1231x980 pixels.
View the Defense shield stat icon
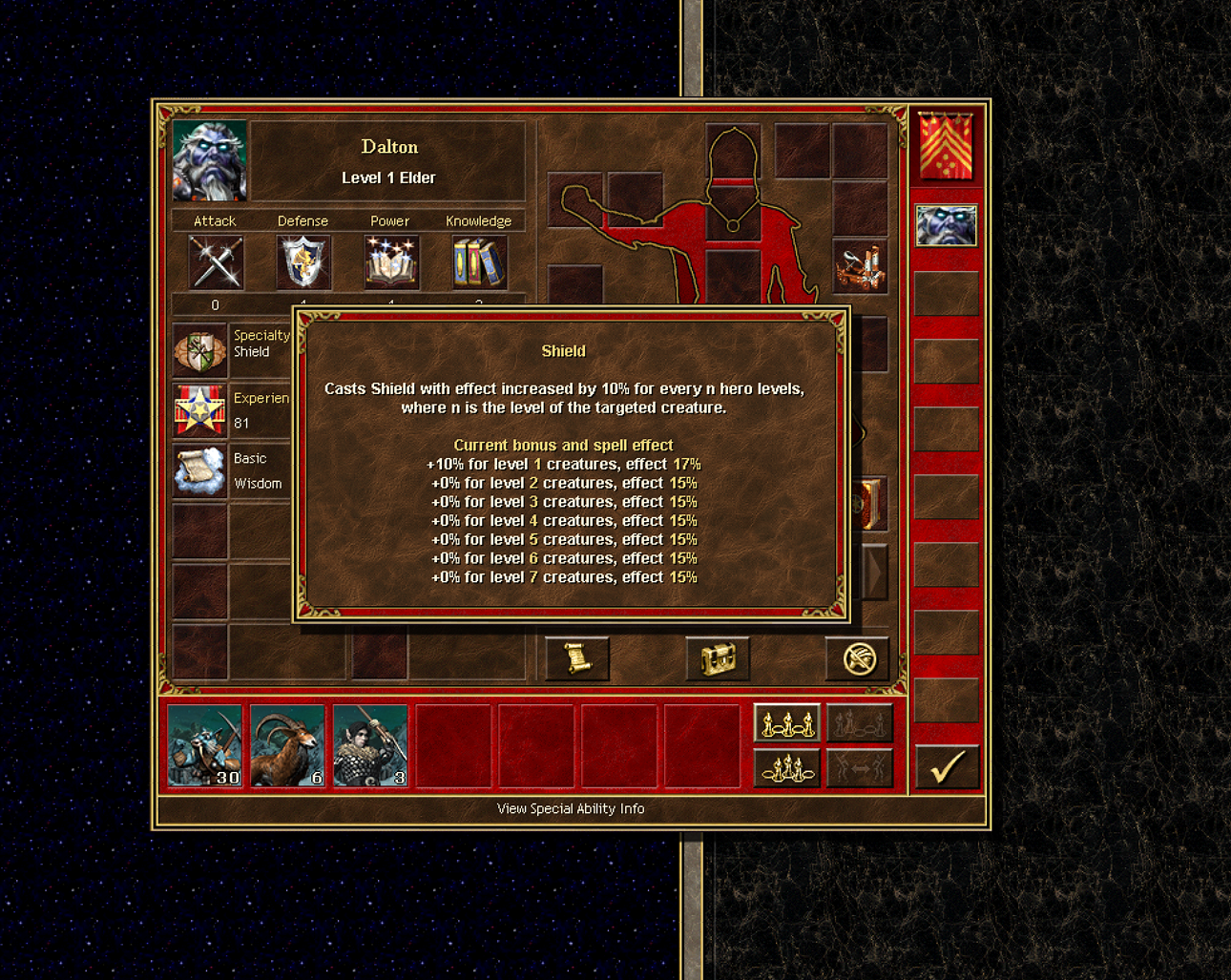(303, 262)
